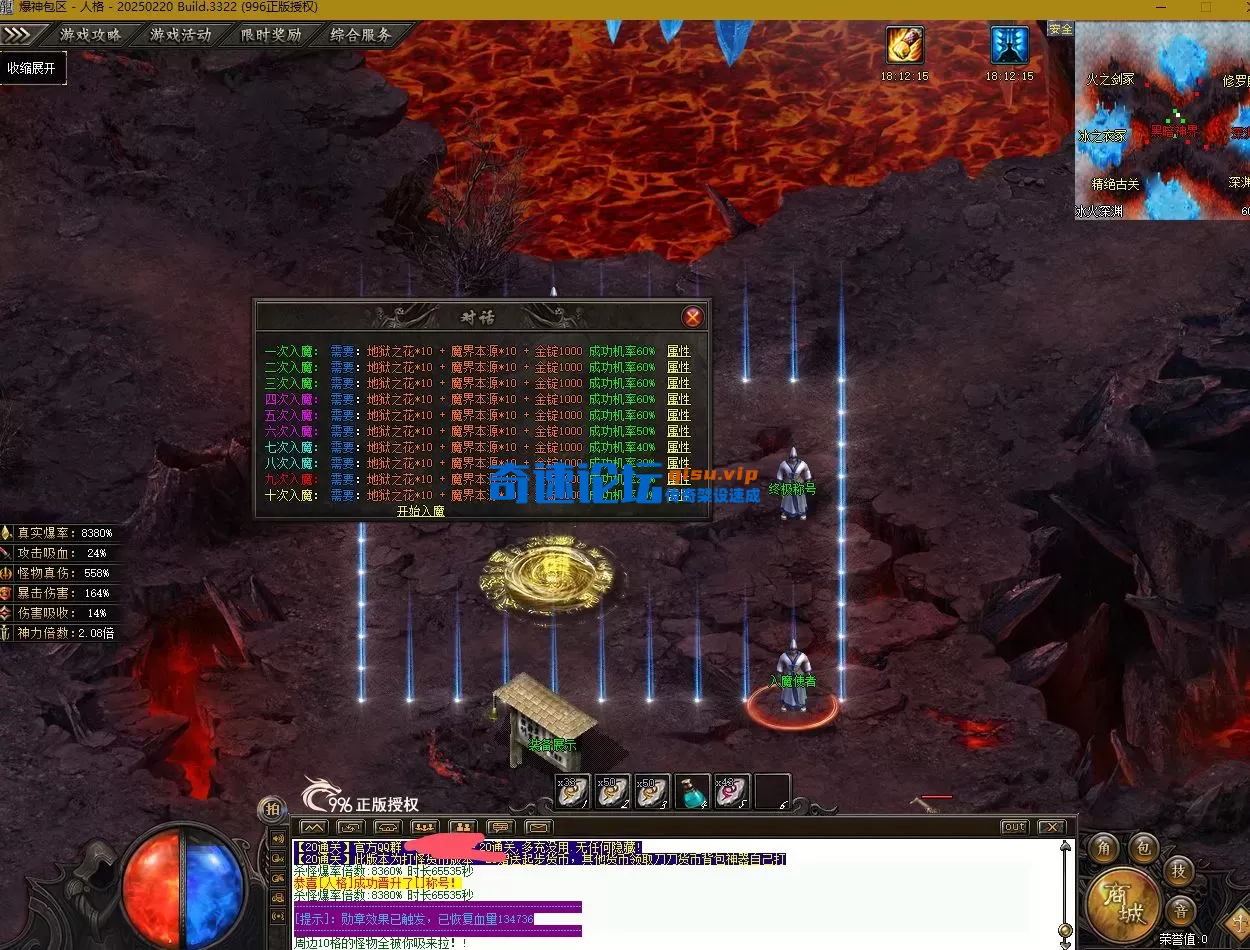1250x950 pixels.
Task: Close the chat panel with X
Action: [x=1051, y=827]
